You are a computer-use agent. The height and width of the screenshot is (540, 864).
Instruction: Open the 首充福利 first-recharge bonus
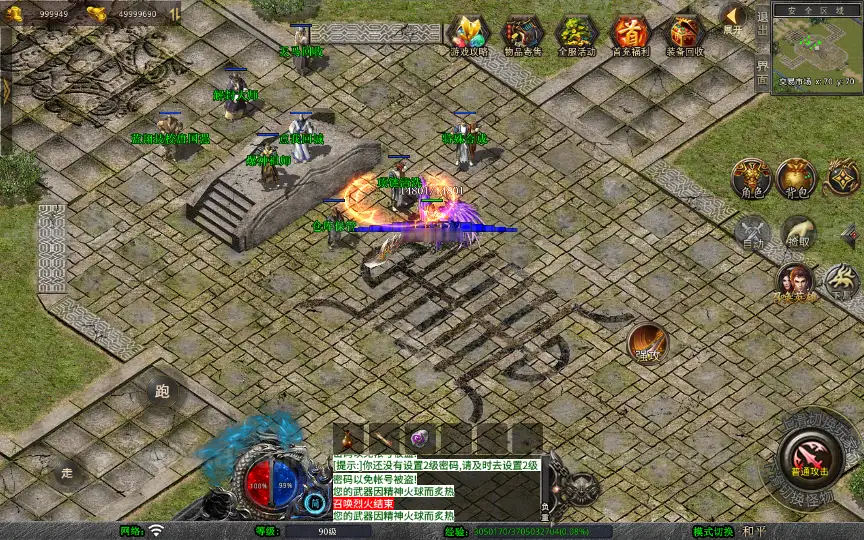630,35
